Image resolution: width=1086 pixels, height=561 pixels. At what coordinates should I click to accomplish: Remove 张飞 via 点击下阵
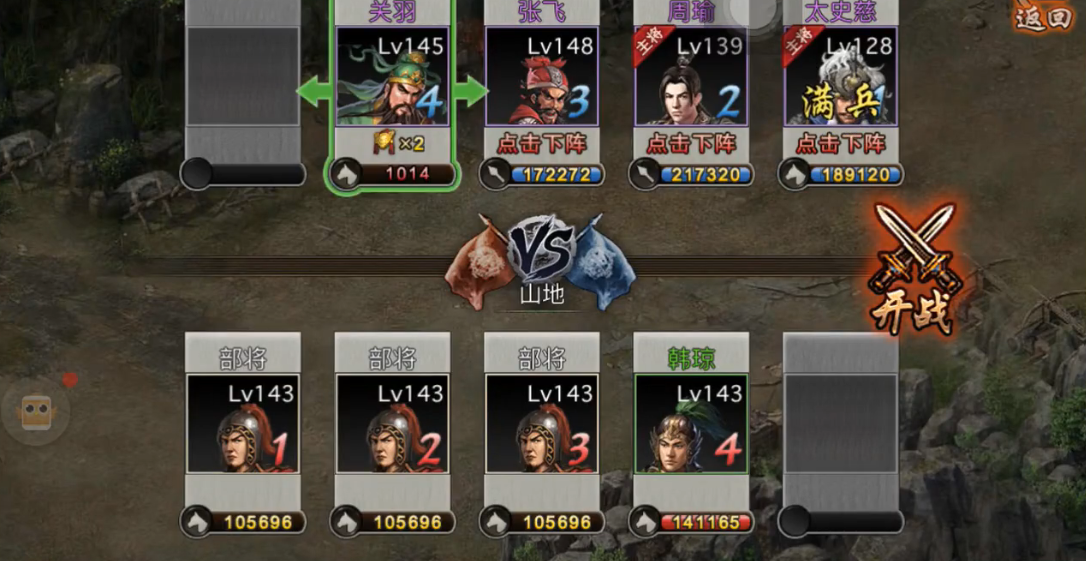coord(541,143)
